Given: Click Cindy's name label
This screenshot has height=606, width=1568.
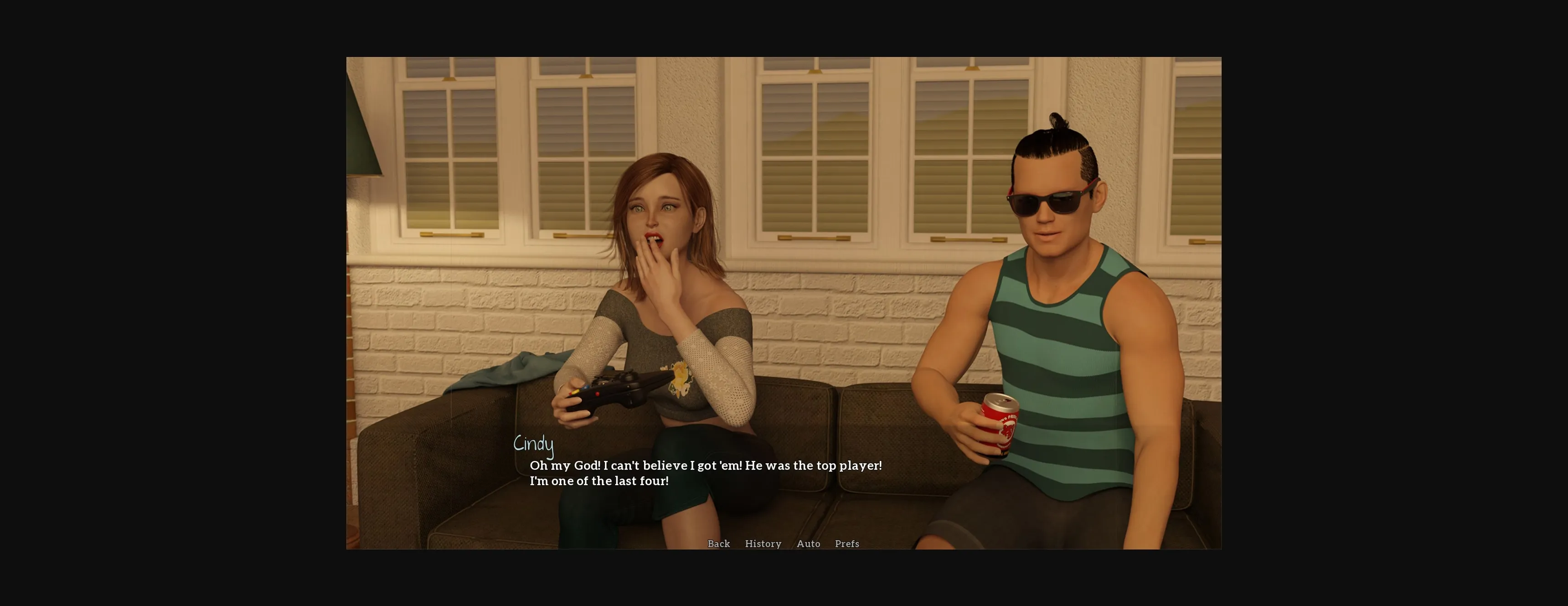Looking at the screenshot, I should point(534,443).
